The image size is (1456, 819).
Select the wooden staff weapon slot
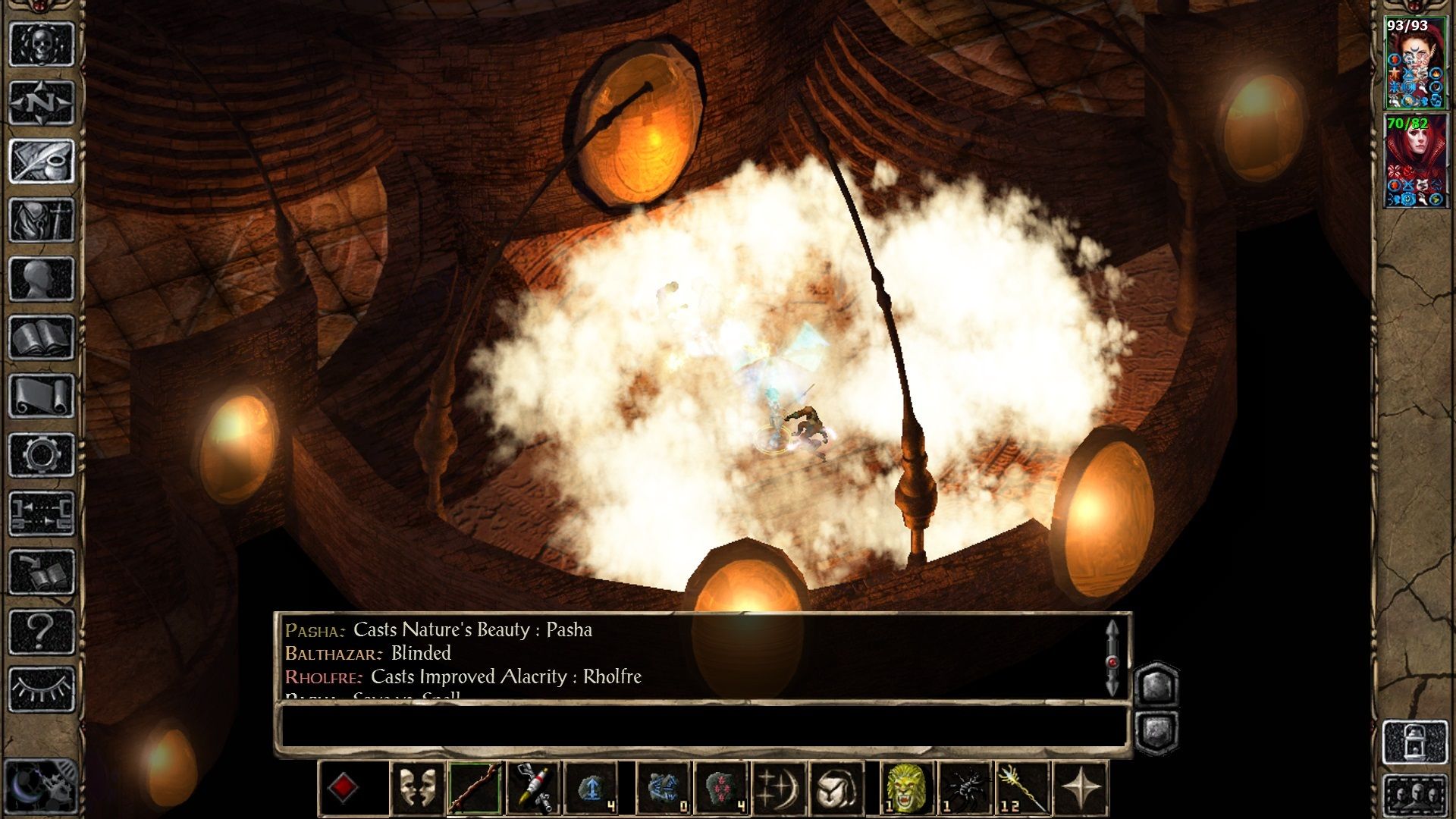475,789
